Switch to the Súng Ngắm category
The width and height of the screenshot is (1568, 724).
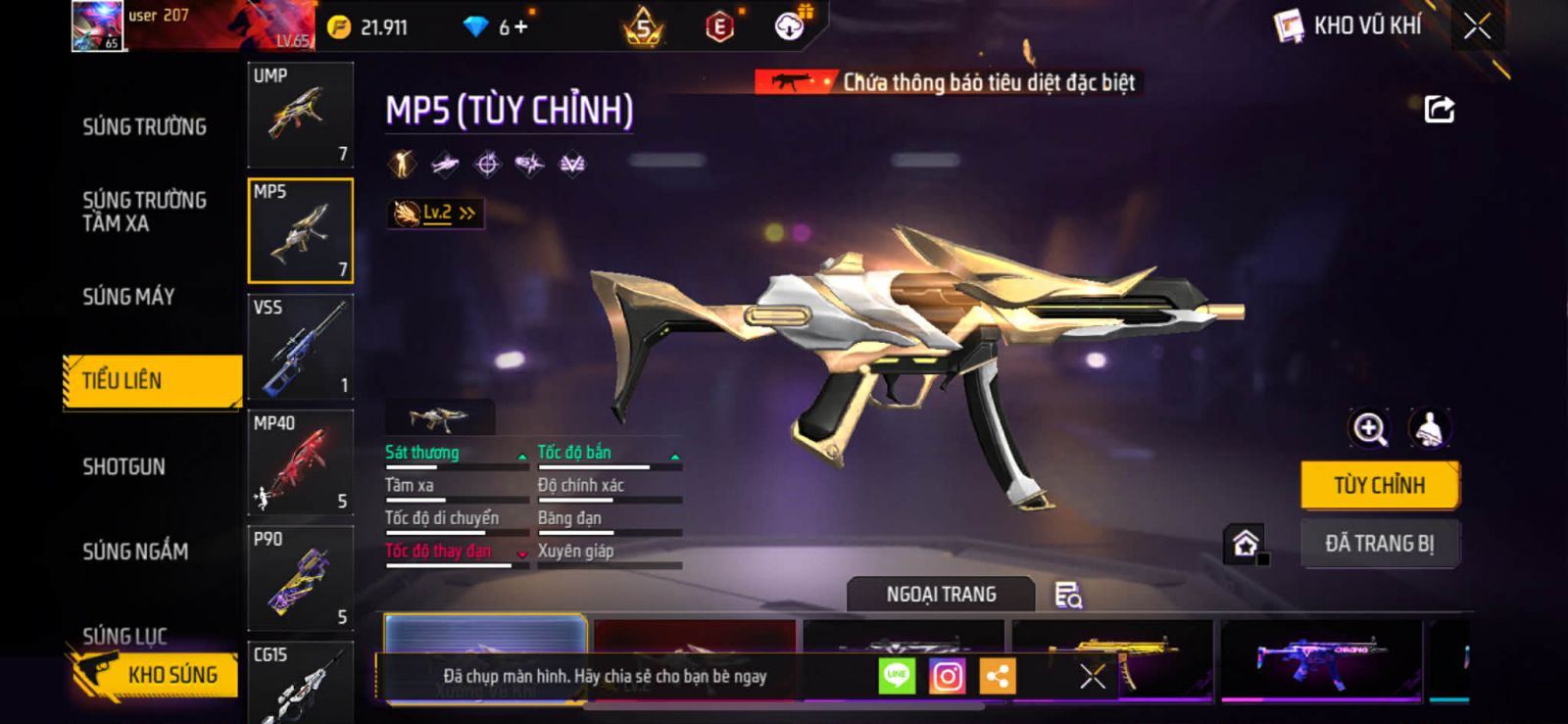point(135,552)
